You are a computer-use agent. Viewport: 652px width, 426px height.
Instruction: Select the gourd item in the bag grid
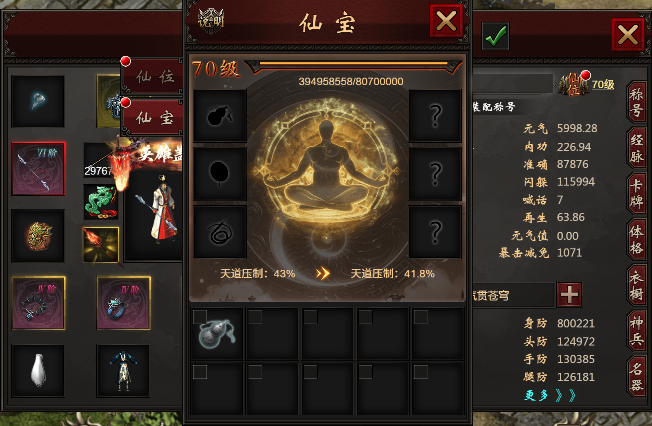[x=218, y=333]
